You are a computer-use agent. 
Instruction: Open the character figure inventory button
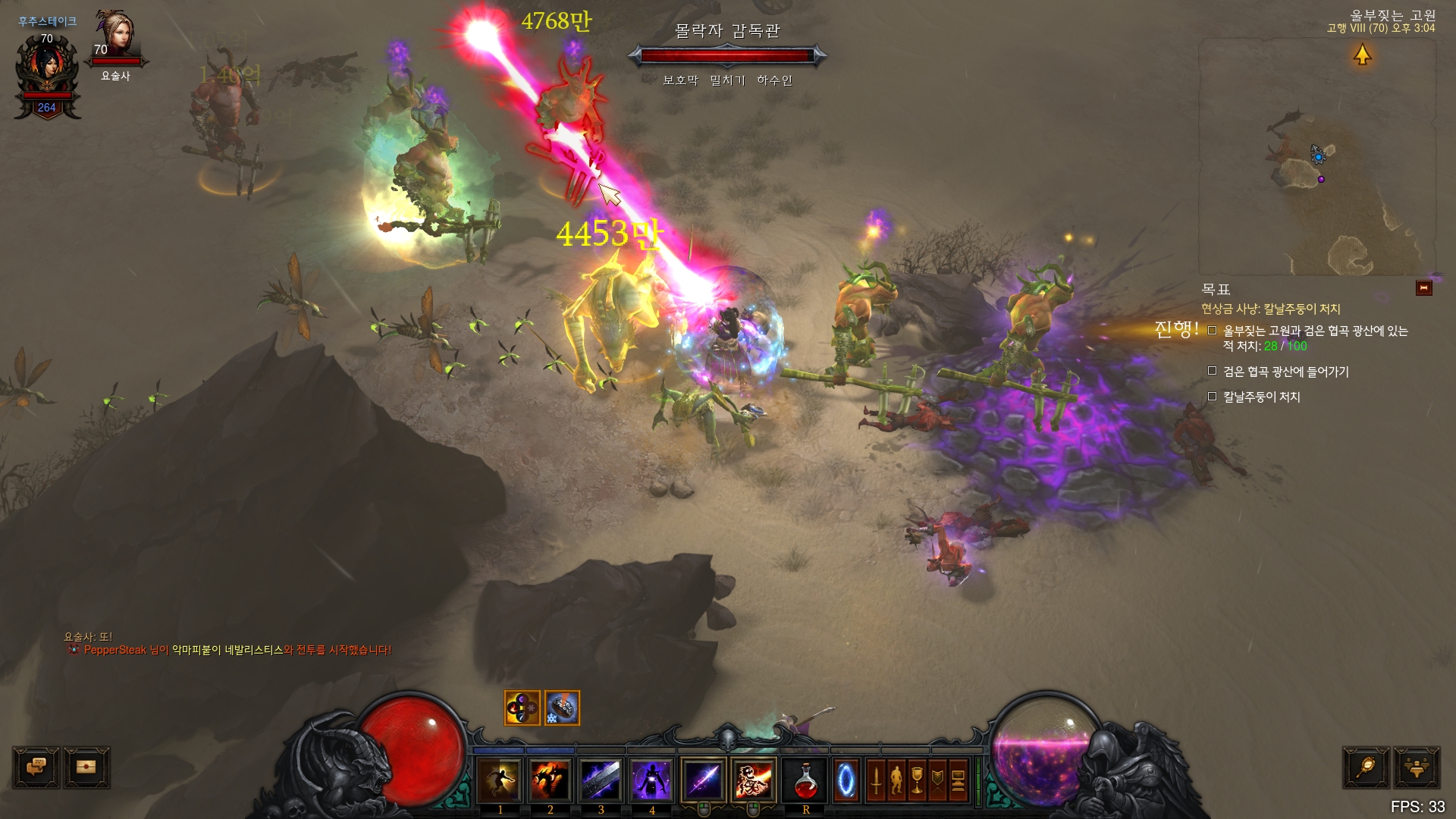pos(896,780)
